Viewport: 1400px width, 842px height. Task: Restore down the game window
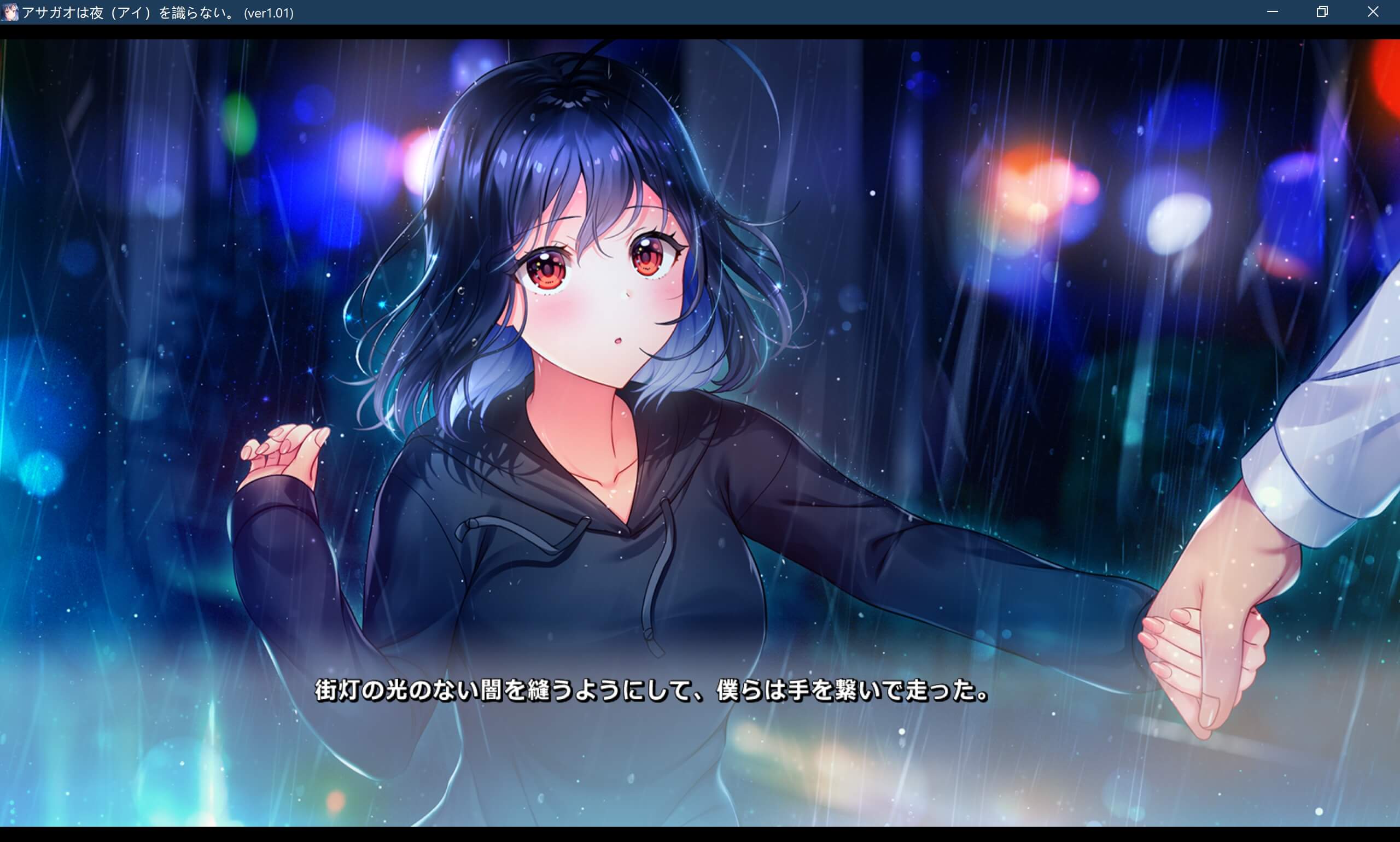(1322, 12)
